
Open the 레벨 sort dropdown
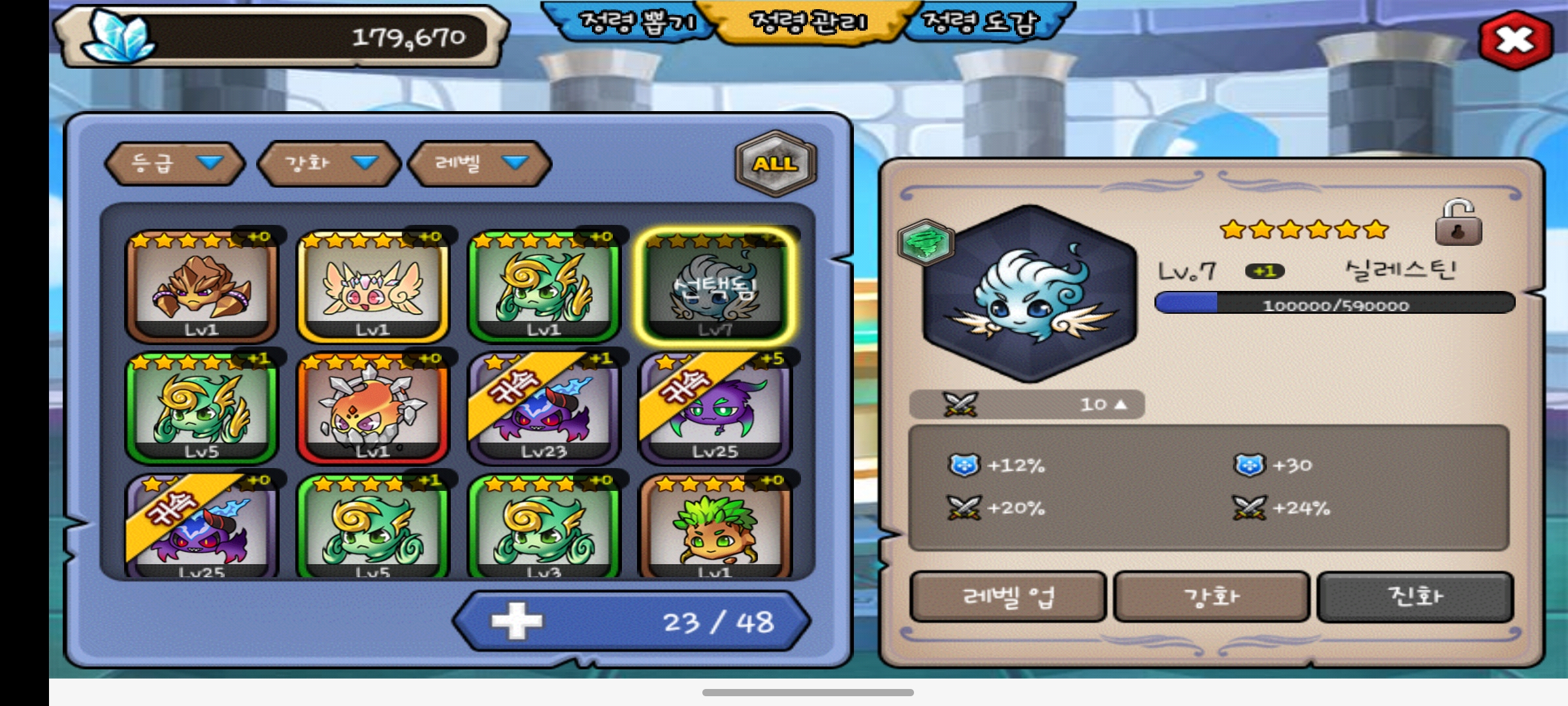point(480,163)
